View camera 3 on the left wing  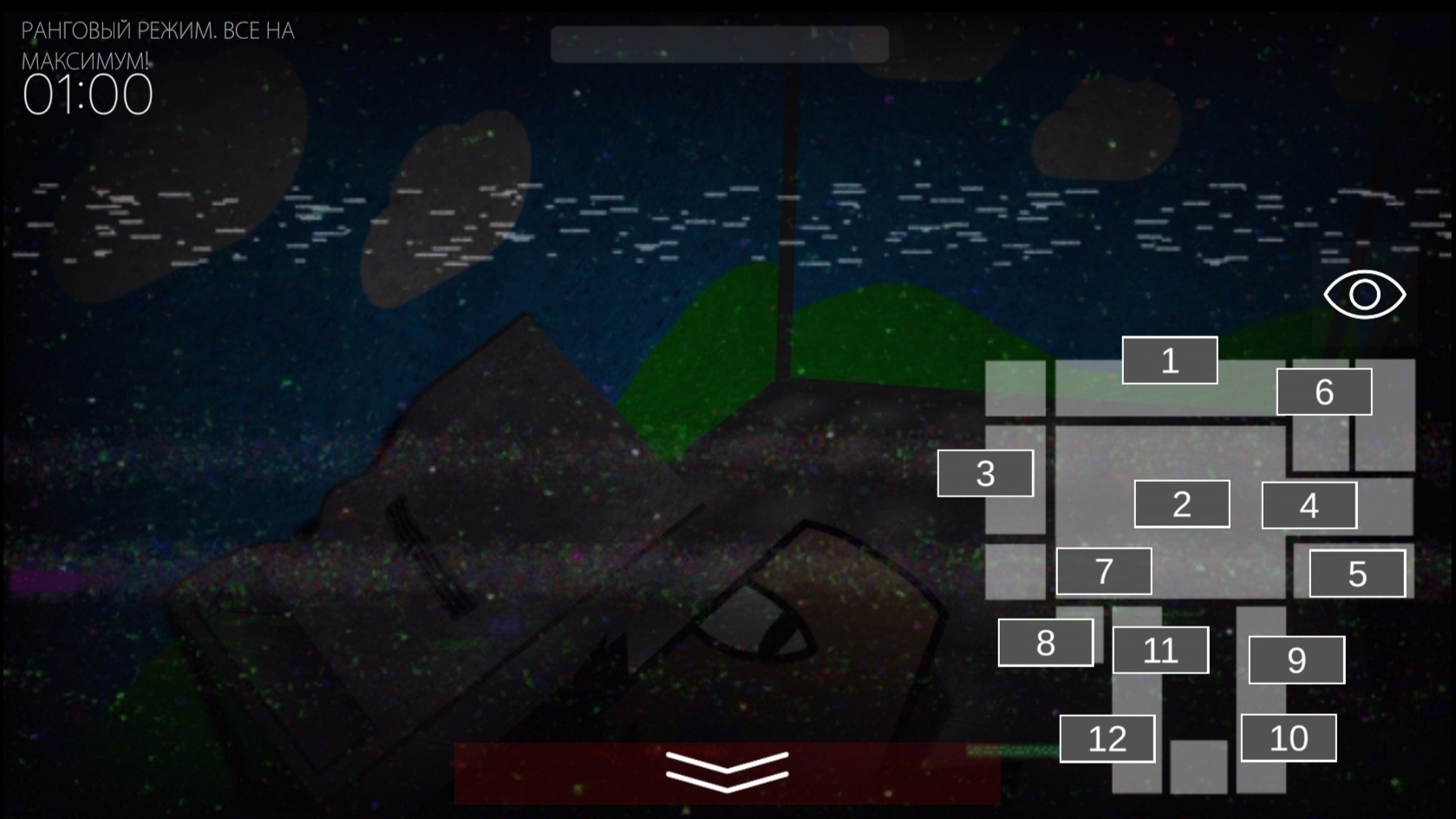pyautogui.click(x=985, y=473)
